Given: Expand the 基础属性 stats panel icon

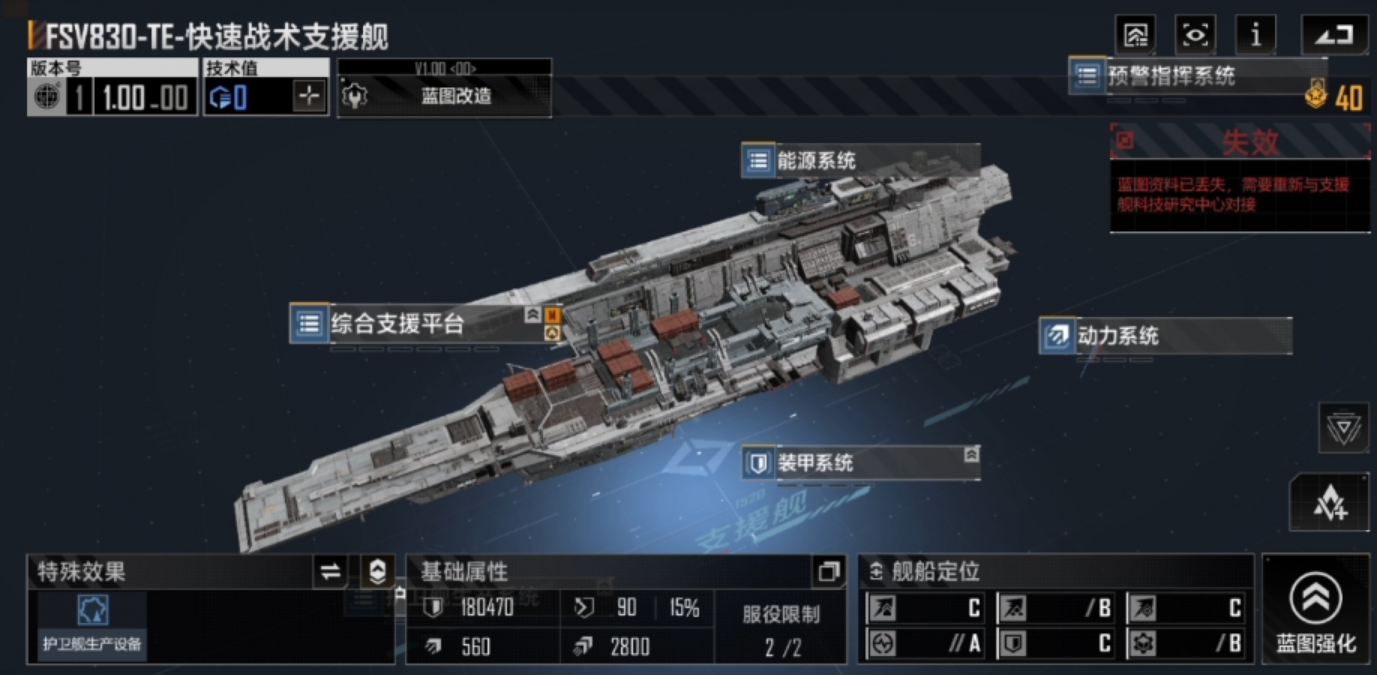Looking at the screenshot, I should (x=828, y=572).
